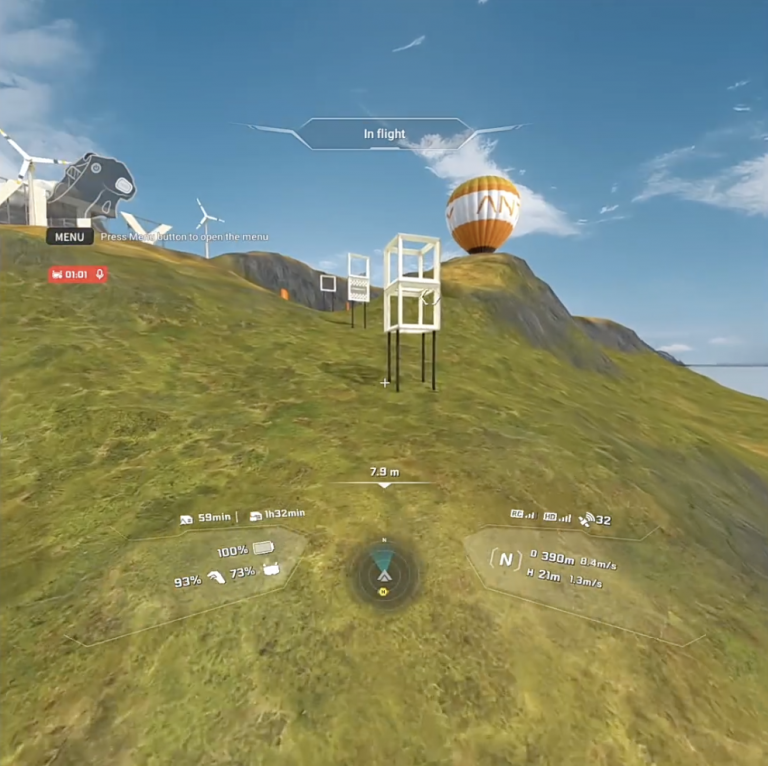Click the circular compass radar
Screen dimensions: 768x766
click(x=384, y=574)
